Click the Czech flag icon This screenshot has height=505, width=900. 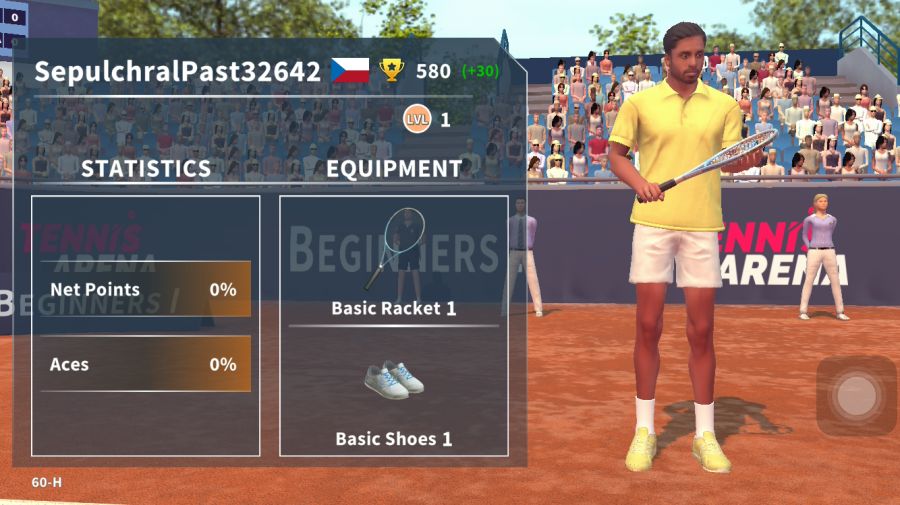point(350,71)
